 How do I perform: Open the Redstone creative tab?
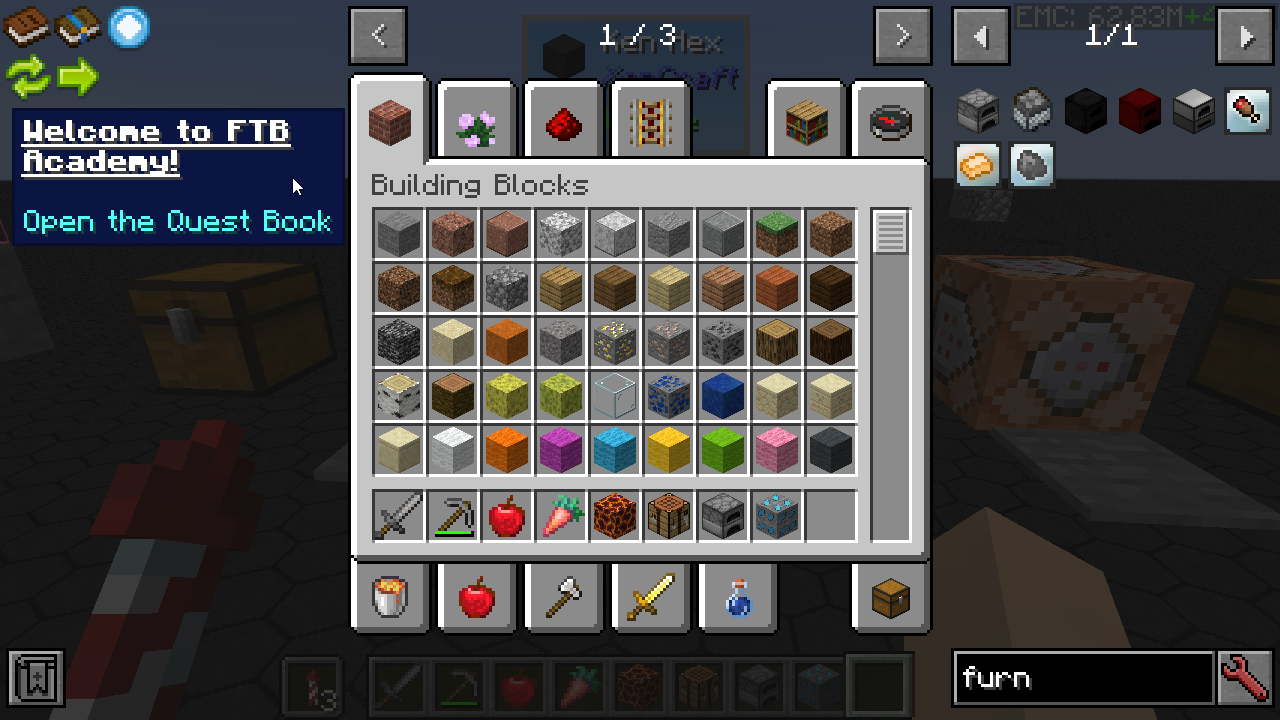click(x=563, y=123)
